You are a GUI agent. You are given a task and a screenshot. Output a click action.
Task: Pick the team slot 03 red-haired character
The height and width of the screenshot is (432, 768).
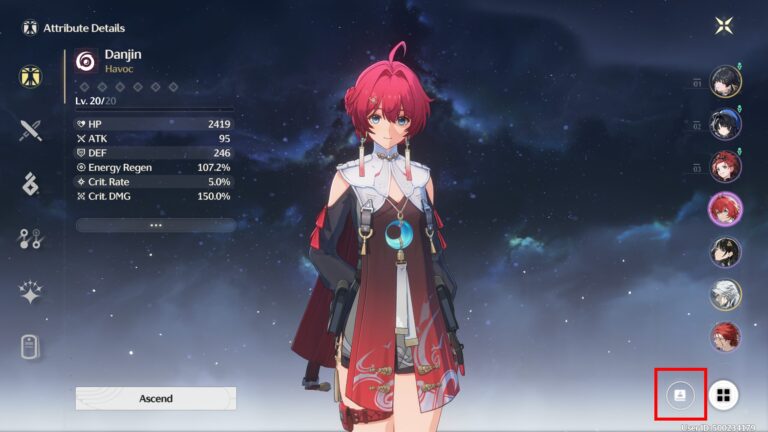725,166
